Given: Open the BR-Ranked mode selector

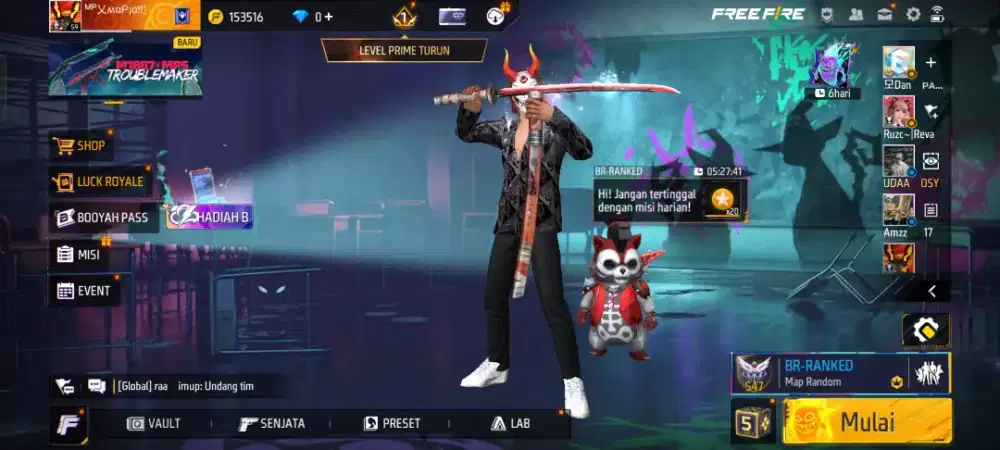Looking at the screenshot, I should pyautogui.click(x=838, y=373).
